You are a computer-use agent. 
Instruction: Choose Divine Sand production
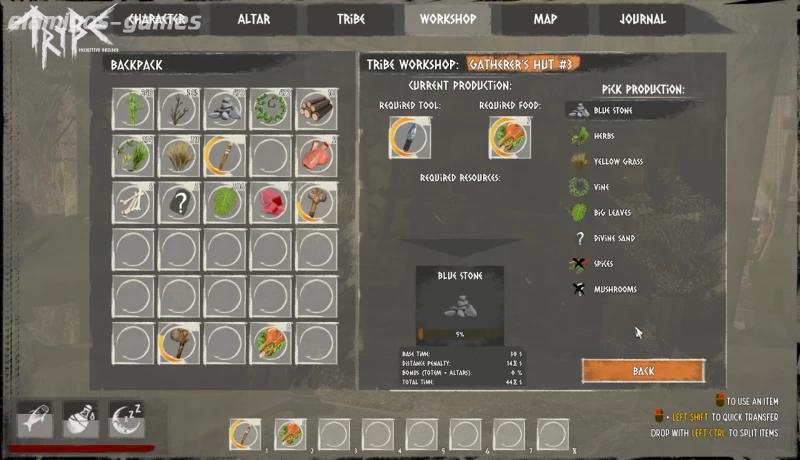614,238
